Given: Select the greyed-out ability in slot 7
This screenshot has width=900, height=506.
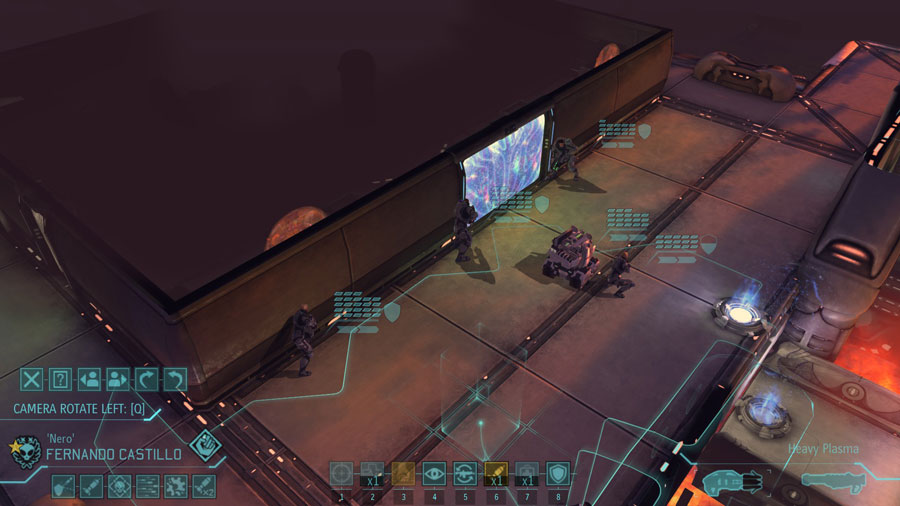Looking at the screenshot, I should tap(527, 473).
